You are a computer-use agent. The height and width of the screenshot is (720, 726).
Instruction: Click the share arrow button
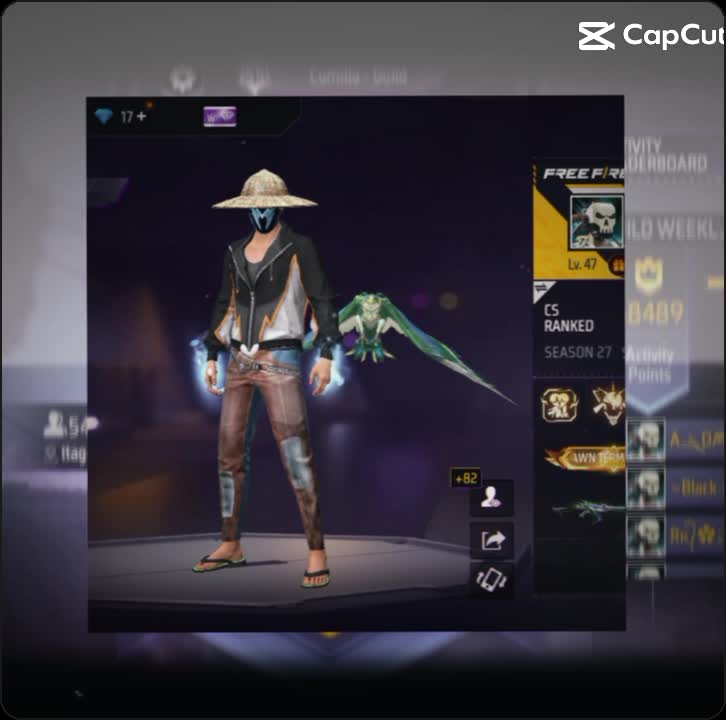[x=491, y=540]
